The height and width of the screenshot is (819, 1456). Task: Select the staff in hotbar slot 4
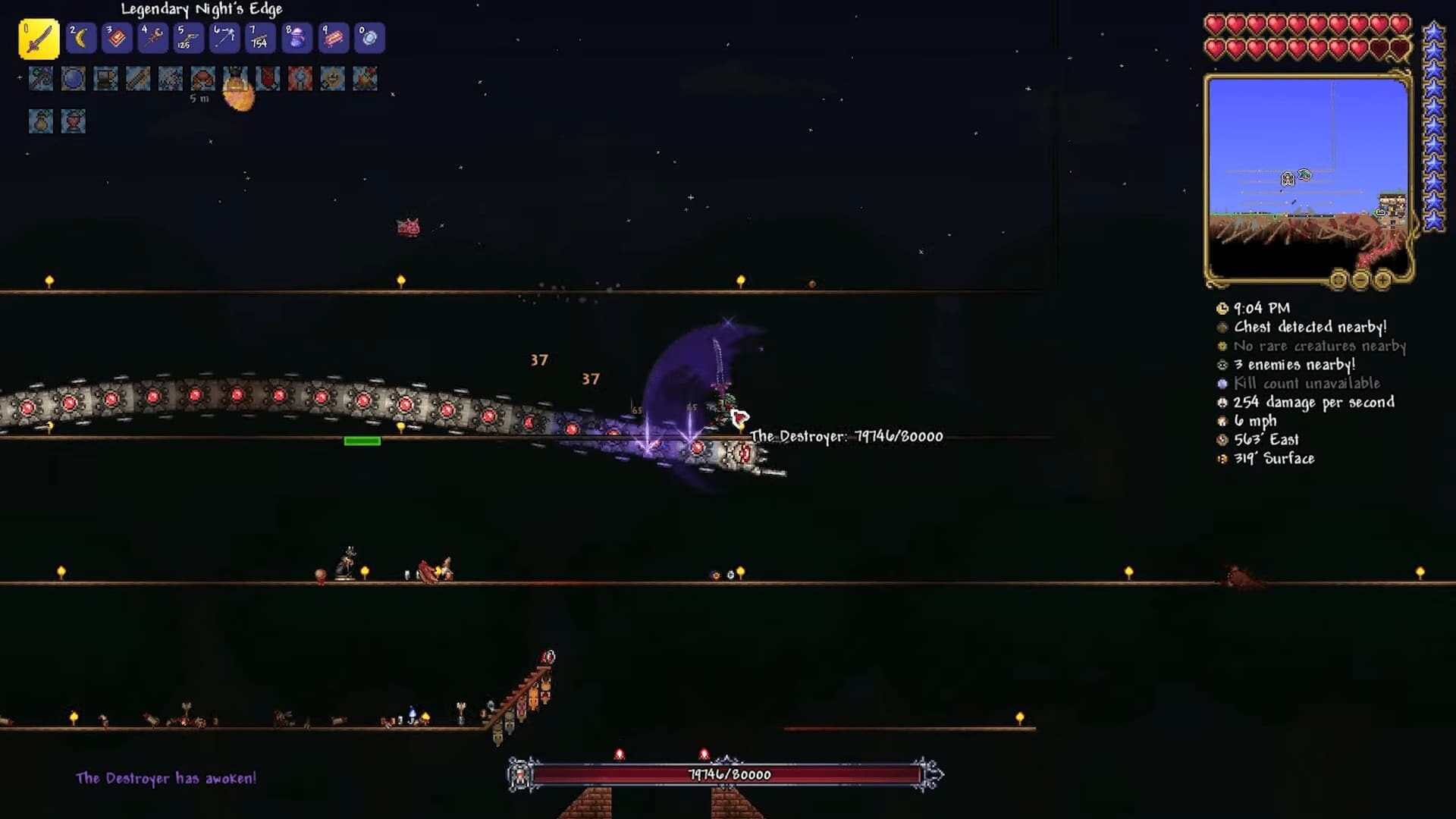click(x=152, y=38)
